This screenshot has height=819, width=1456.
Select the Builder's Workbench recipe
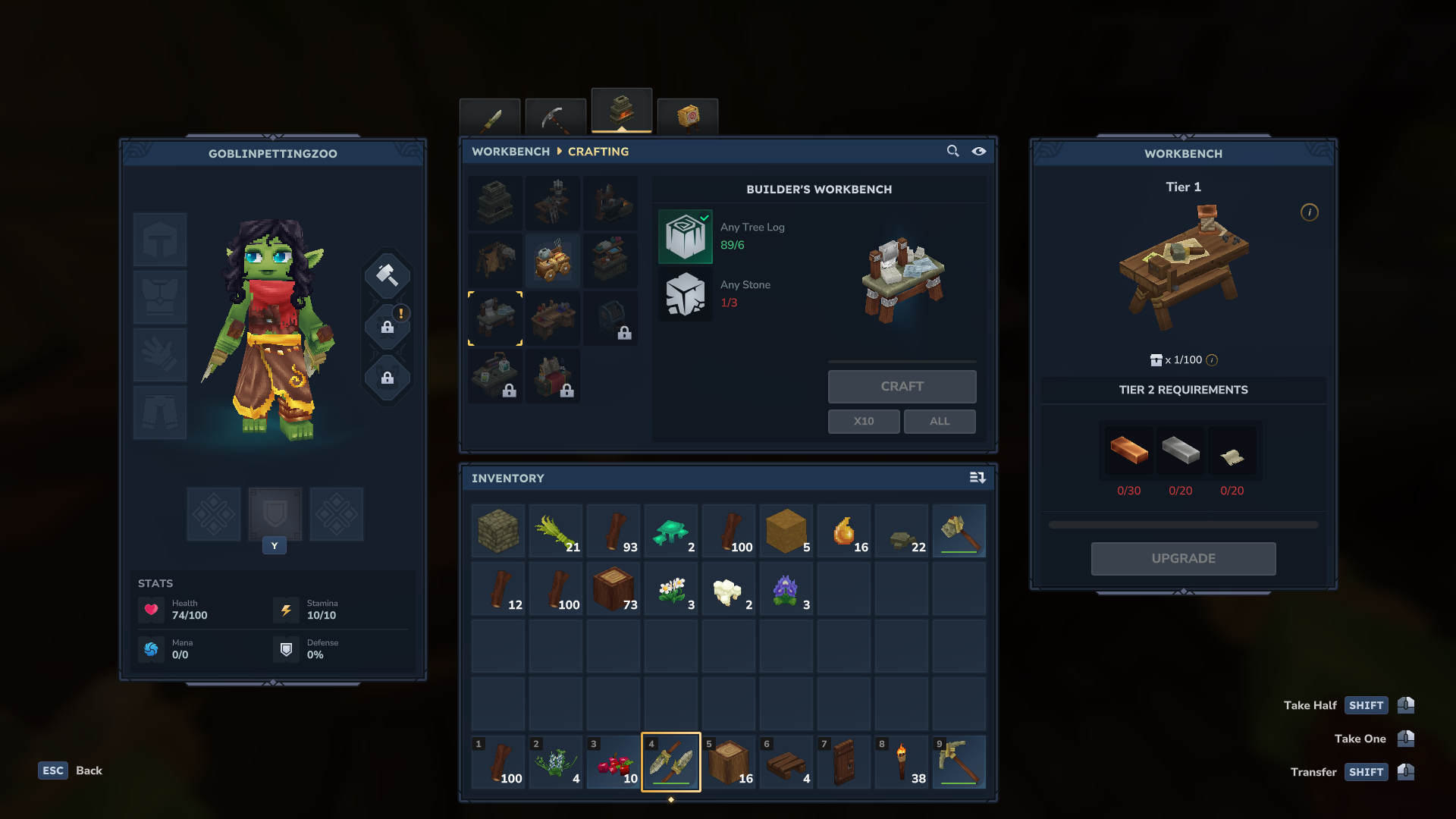click(x=495, y=318)
